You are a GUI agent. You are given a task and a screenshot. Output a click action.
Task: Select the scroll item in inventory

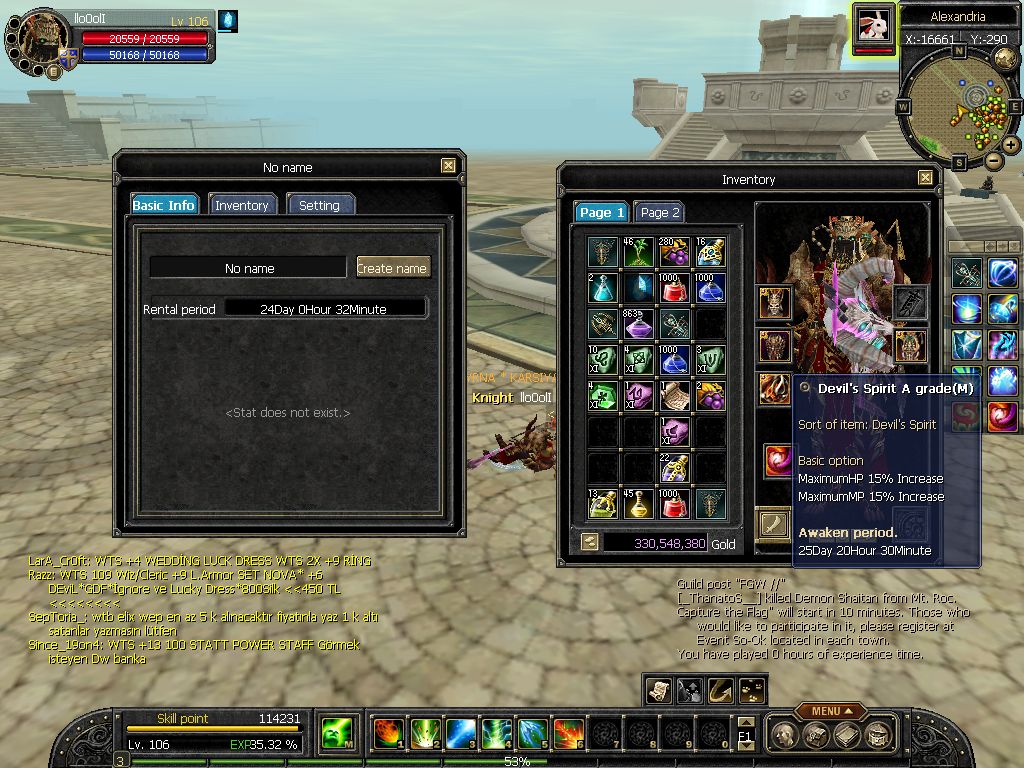(674, 395)
